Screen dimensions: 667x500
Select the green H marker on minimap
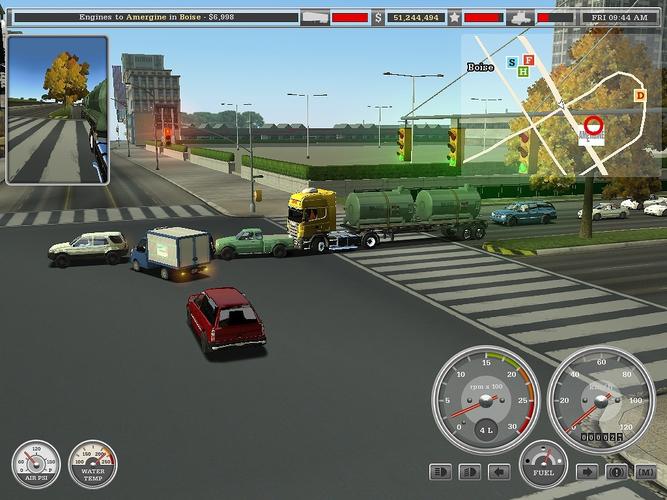click(523, 71)
